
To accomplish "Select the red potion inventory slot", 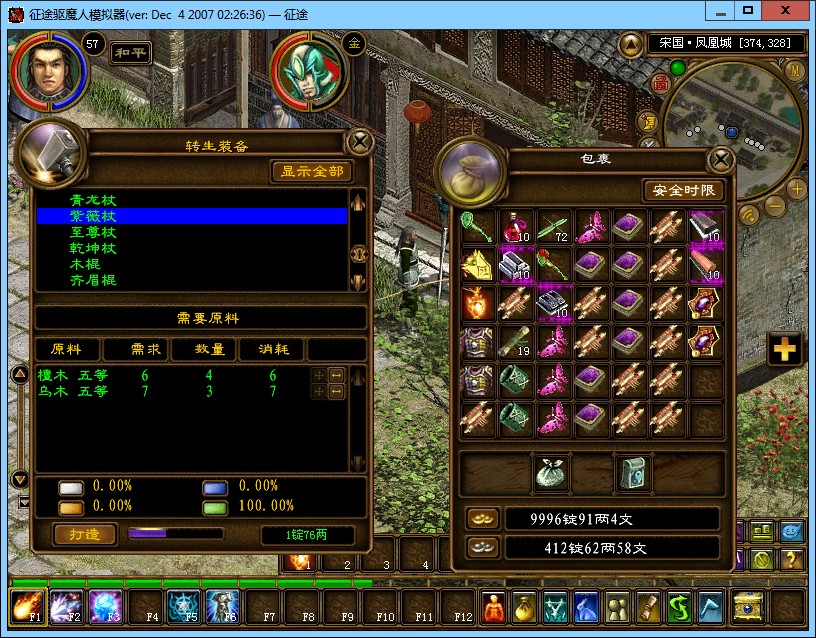I will pos(515,227).
